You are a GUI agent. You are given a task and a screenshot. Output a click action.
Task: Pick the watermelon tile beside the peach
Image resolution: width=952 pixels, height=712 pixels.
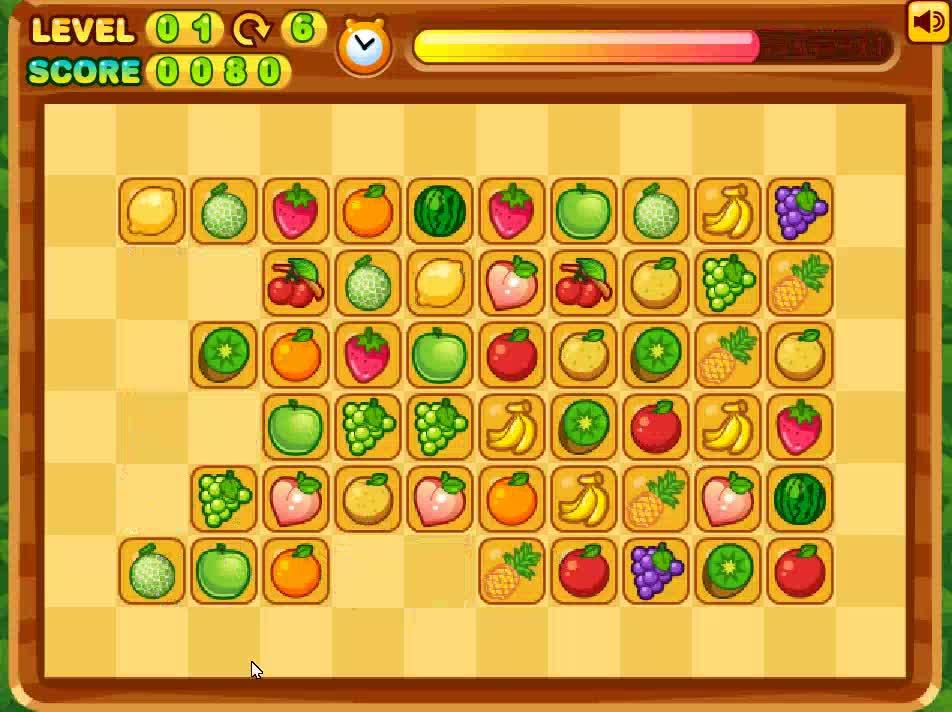pyautogui.click(x=800, y=499)
